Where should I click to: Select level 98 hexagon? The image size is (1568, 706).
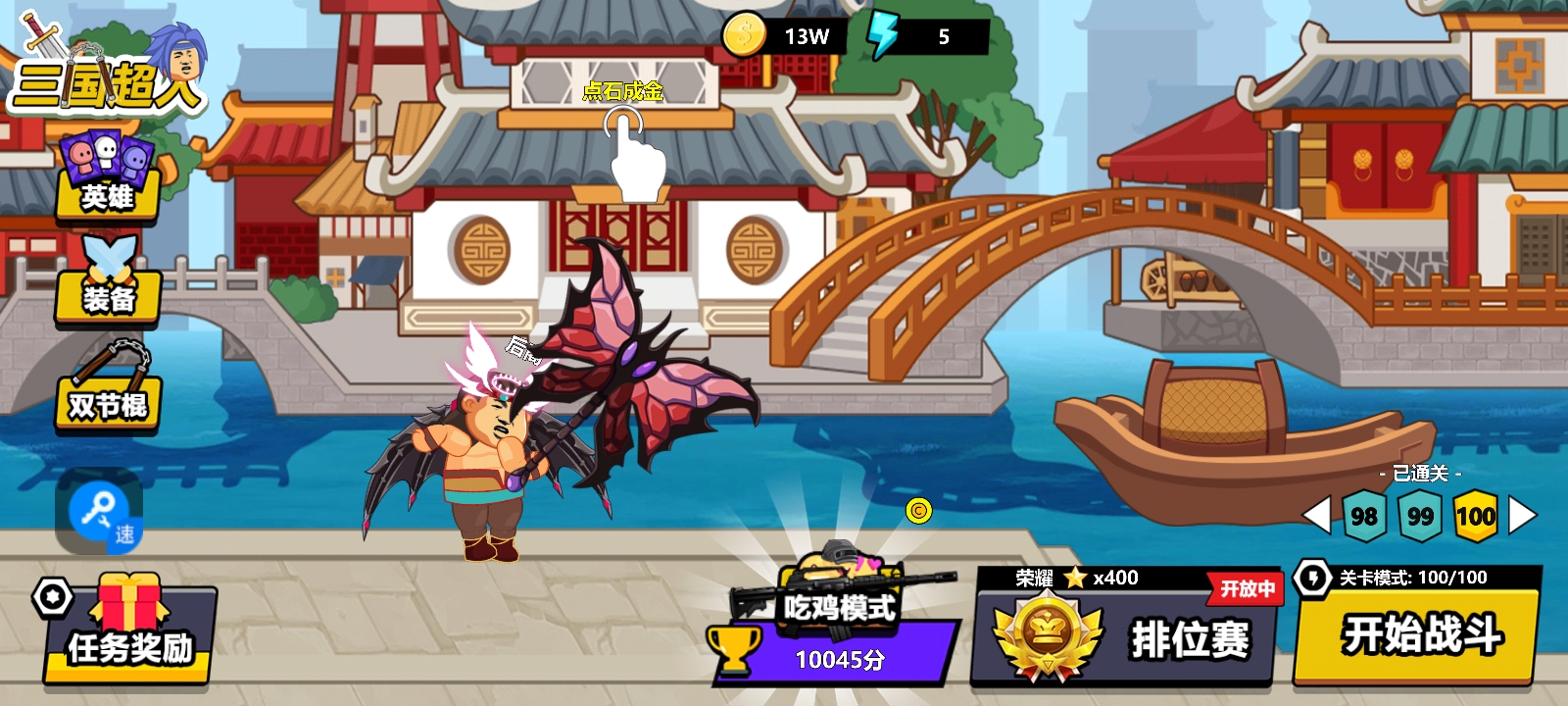1363,516
